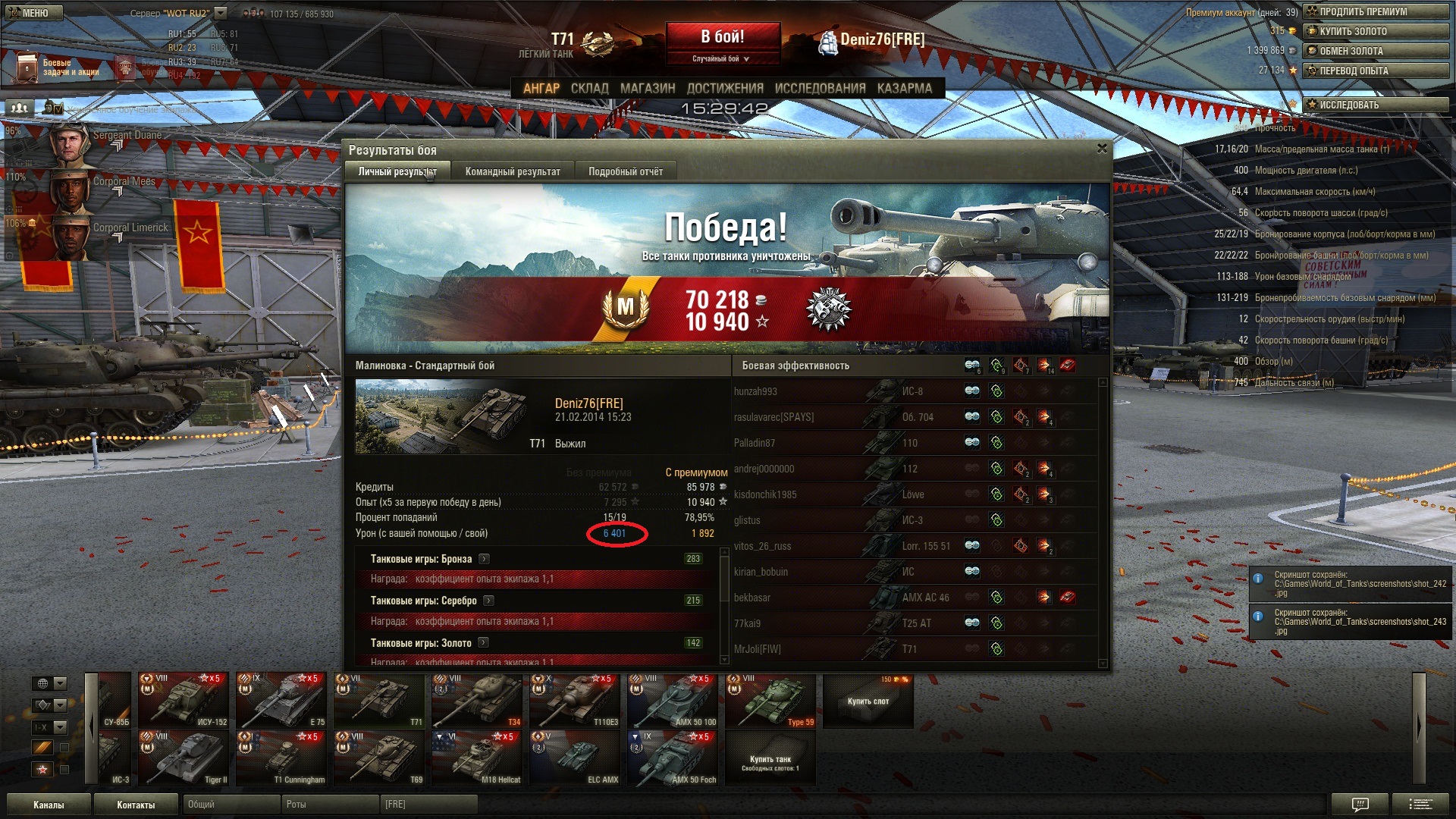The width and height of the screenshot is (1456, 819).
Task: Open the Каналы chat button
Action: tap(49, 805)
